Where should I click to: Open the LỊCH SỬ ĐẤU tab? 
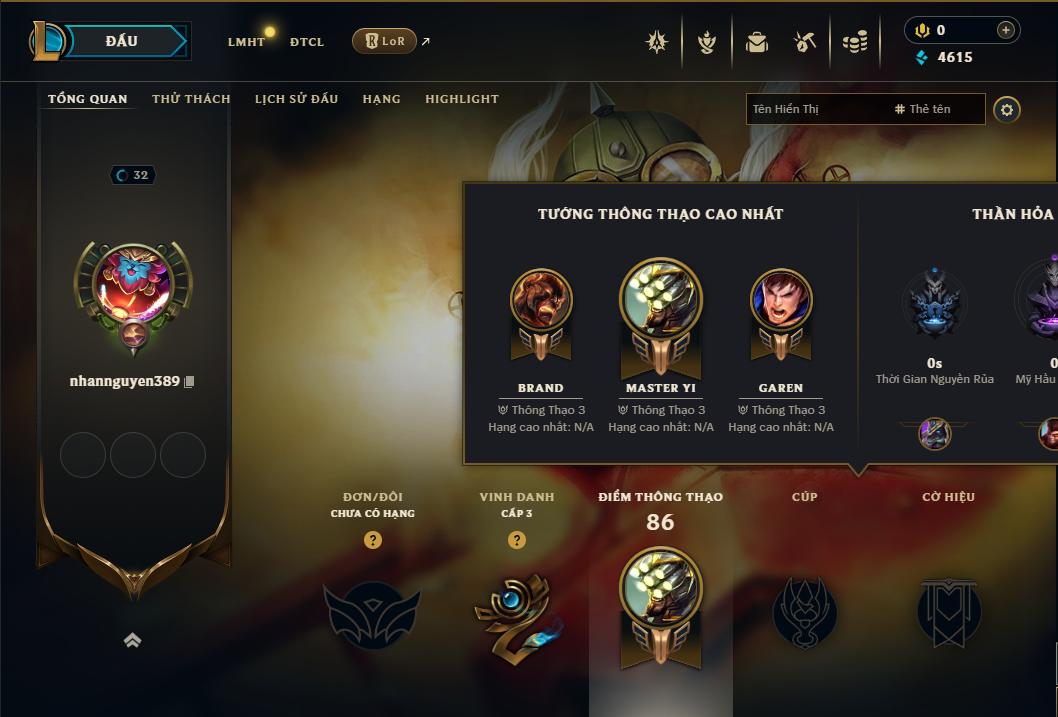coord(296,99)
